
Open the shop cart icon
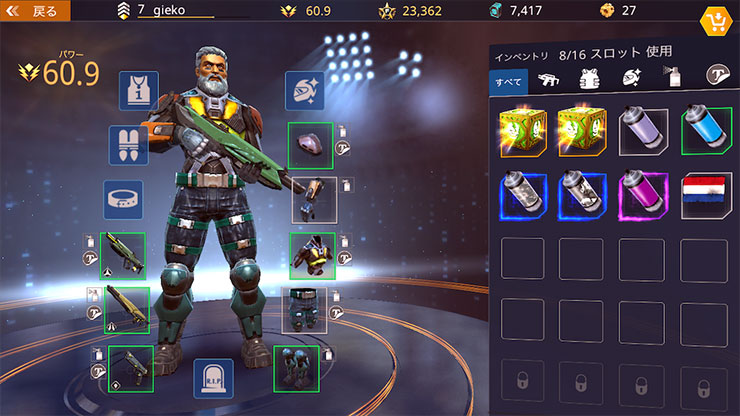point(716,21)
